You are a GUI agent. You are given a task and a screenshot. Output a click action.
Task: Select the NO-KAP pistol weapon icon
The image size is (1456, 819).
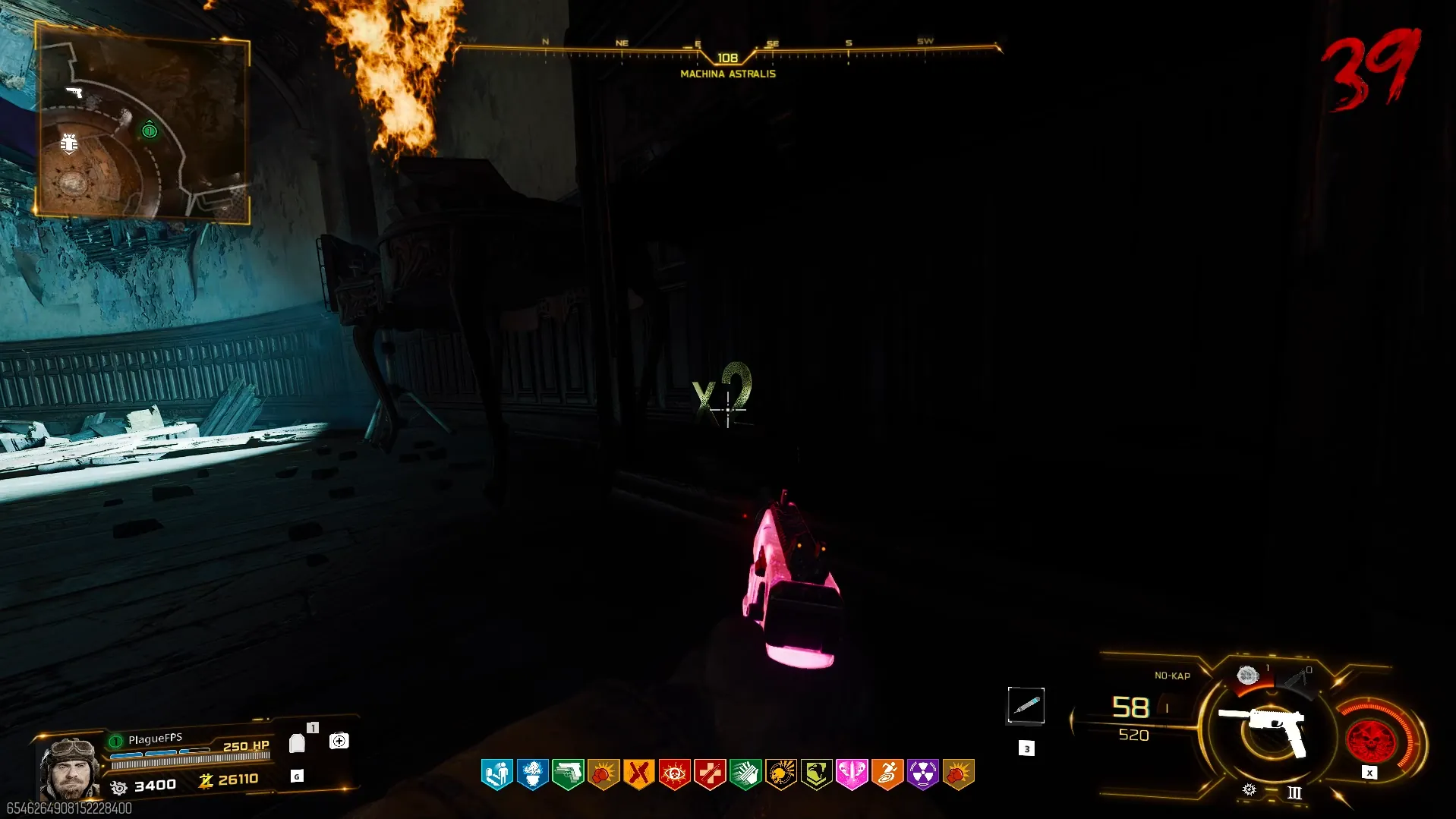(x=1264, y=727)
